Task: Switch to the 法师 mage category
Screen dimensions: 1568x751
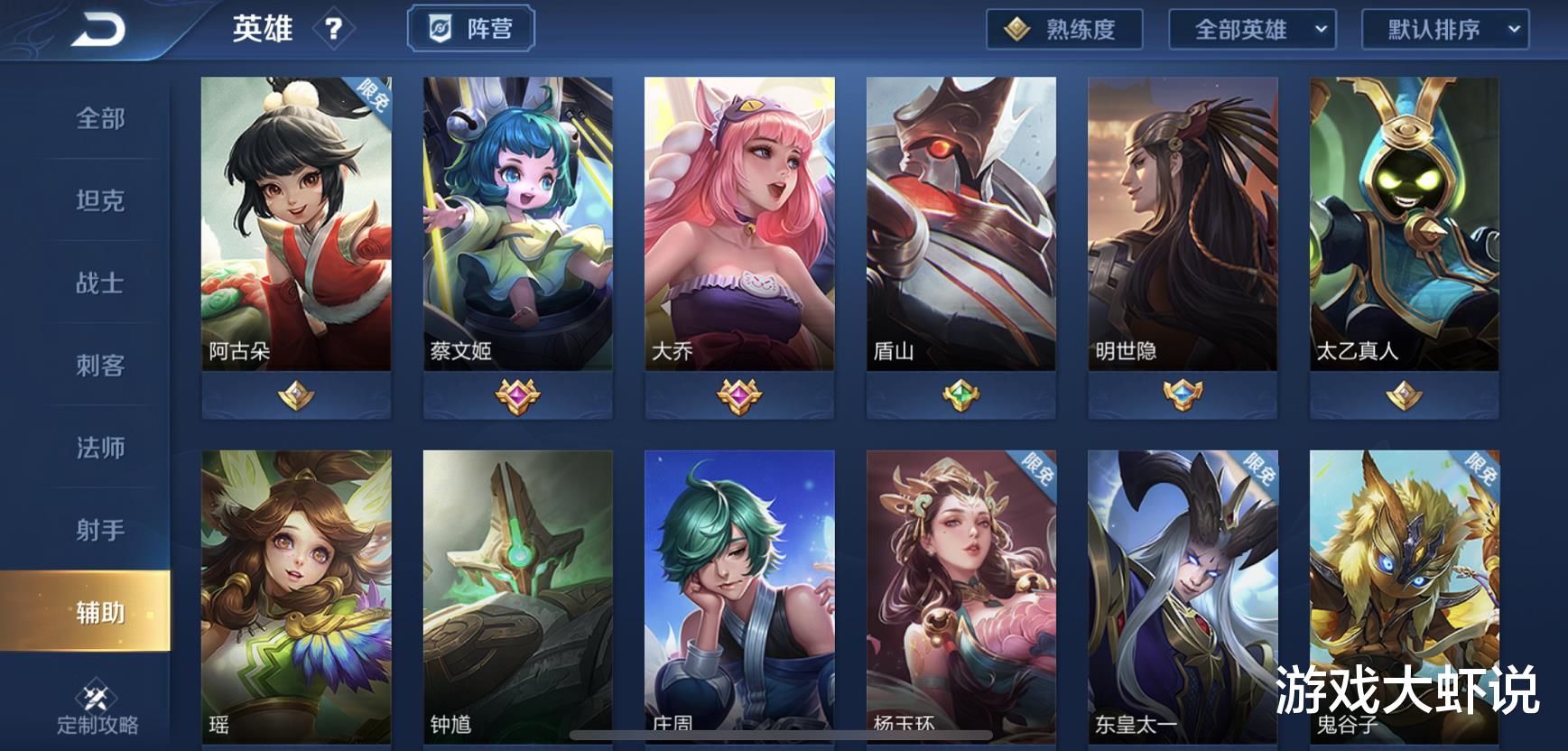Action: pyautogui.click(x=97, y=449)
